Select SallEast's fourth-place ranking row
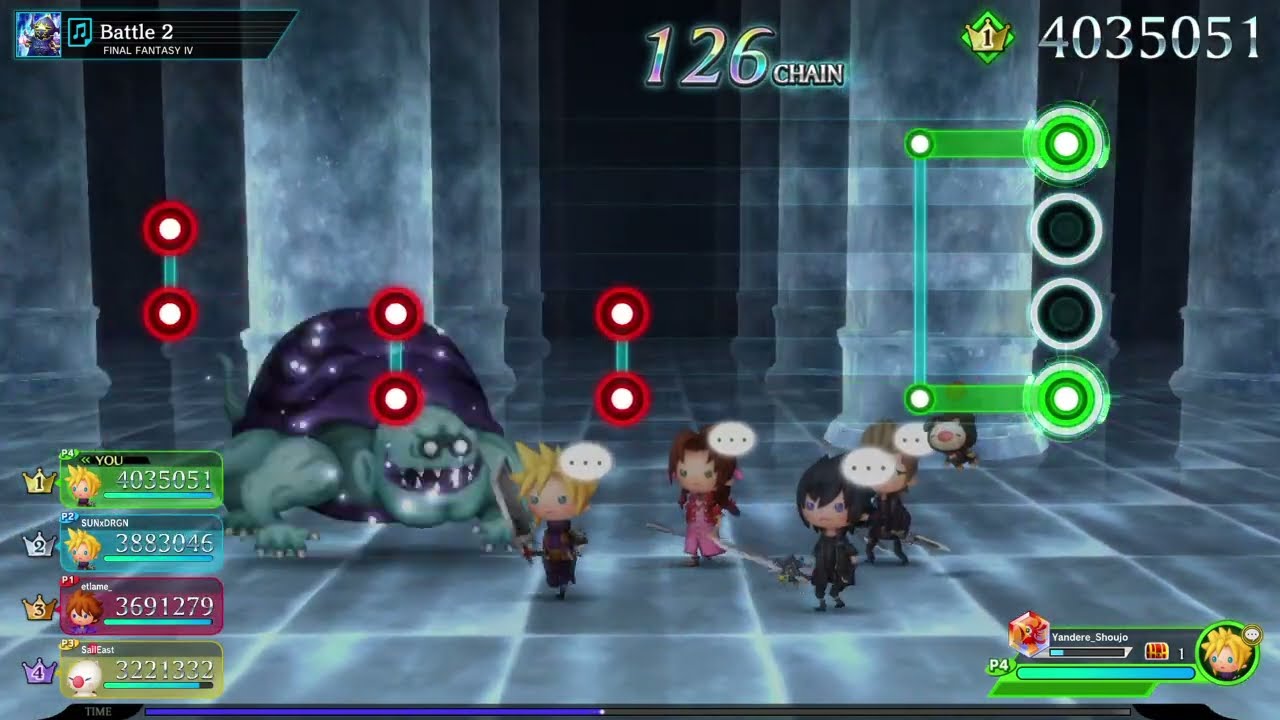The height and width of the screenshot is (720, 1280). 141,669
